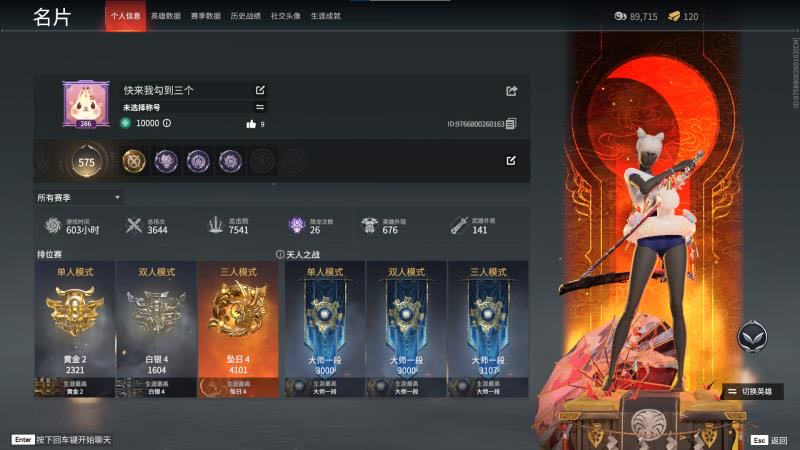Viewport: 800px width, 450px height.
Task: Open the 生涯成就 tab
Action: pyautogui.click(x=325, y=17)
